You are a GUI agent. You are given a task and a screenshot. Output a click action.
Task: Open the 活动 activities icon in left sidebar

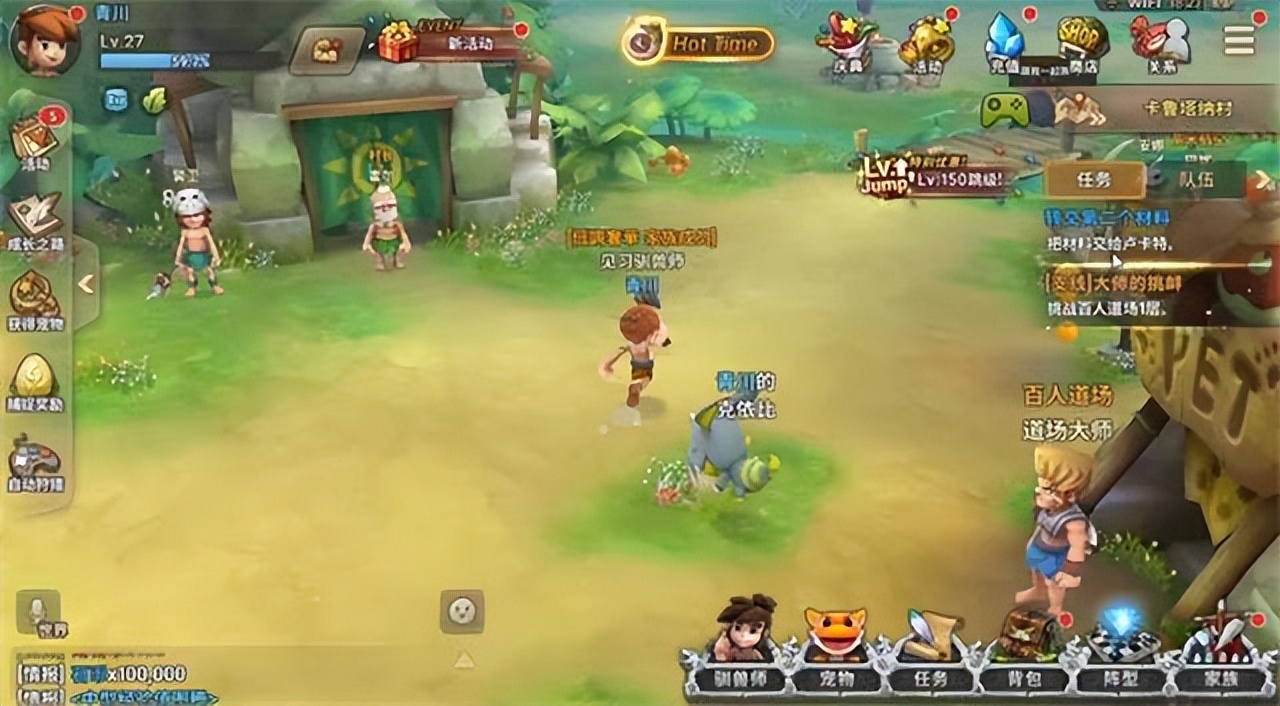(36, 141)
